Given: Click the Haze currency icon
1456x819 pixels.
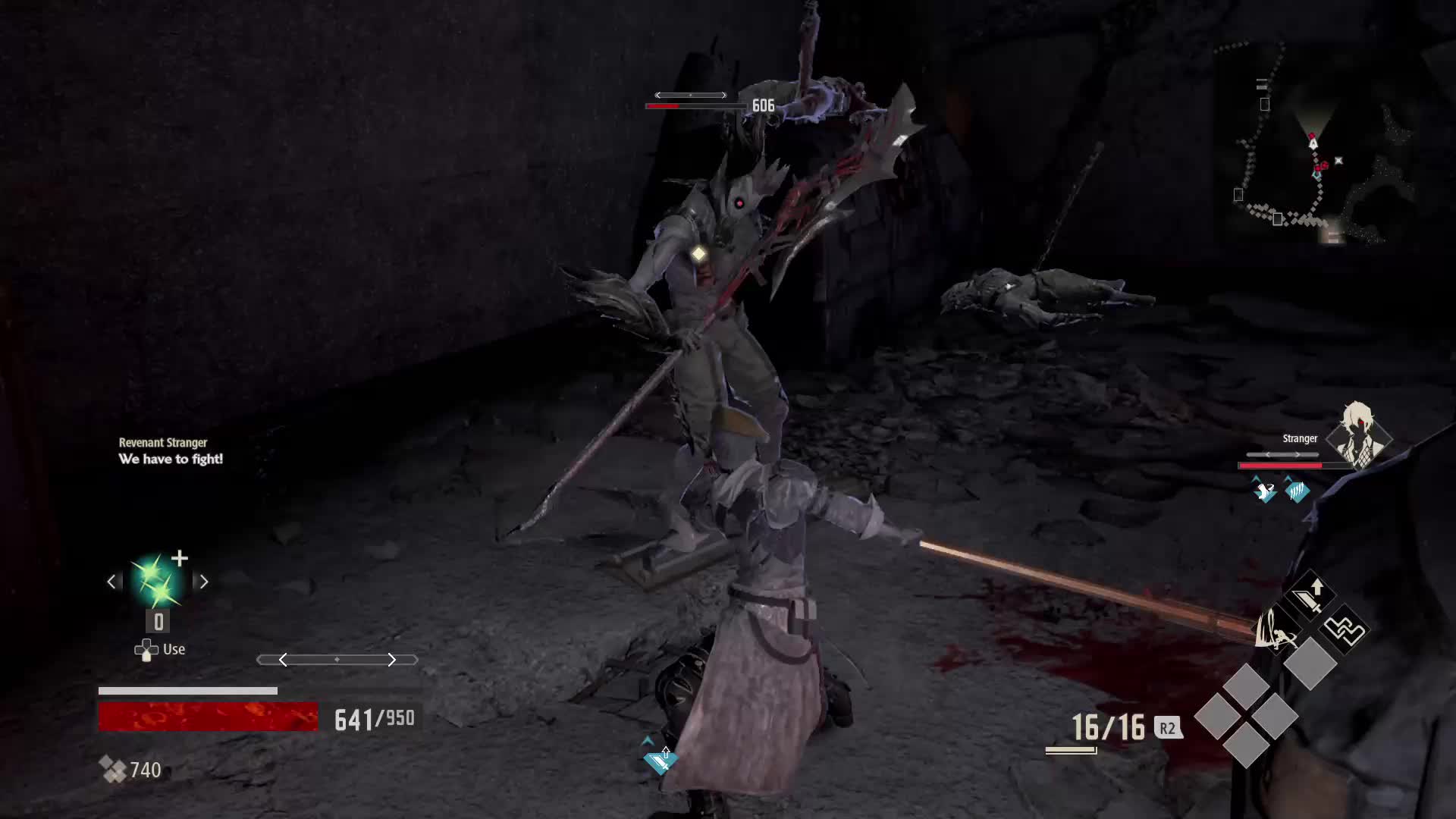Looking at the screenshot, I should click(113, 770).
